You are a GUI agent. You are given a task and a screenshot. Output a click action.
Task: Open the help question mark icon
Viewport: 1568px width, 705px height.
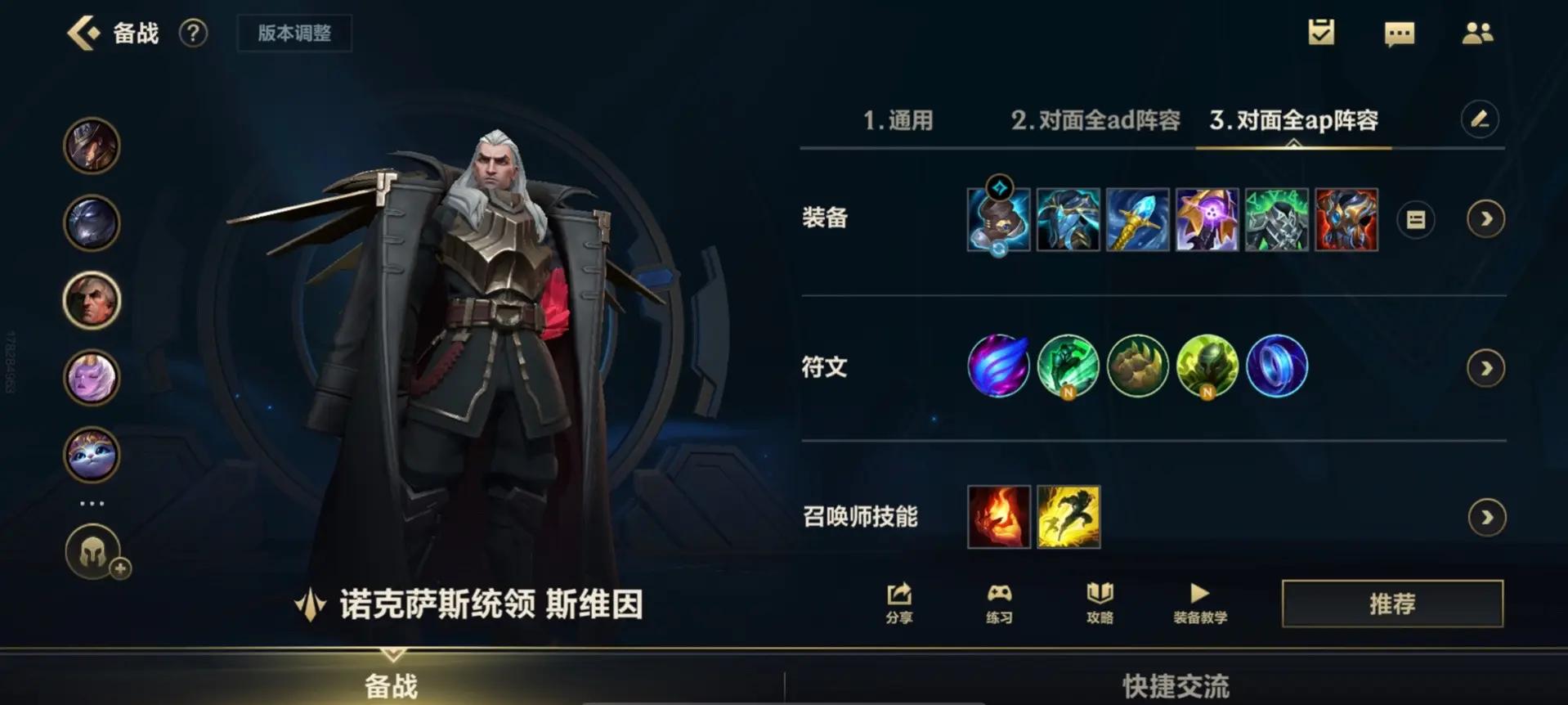(x=193, y=34)
